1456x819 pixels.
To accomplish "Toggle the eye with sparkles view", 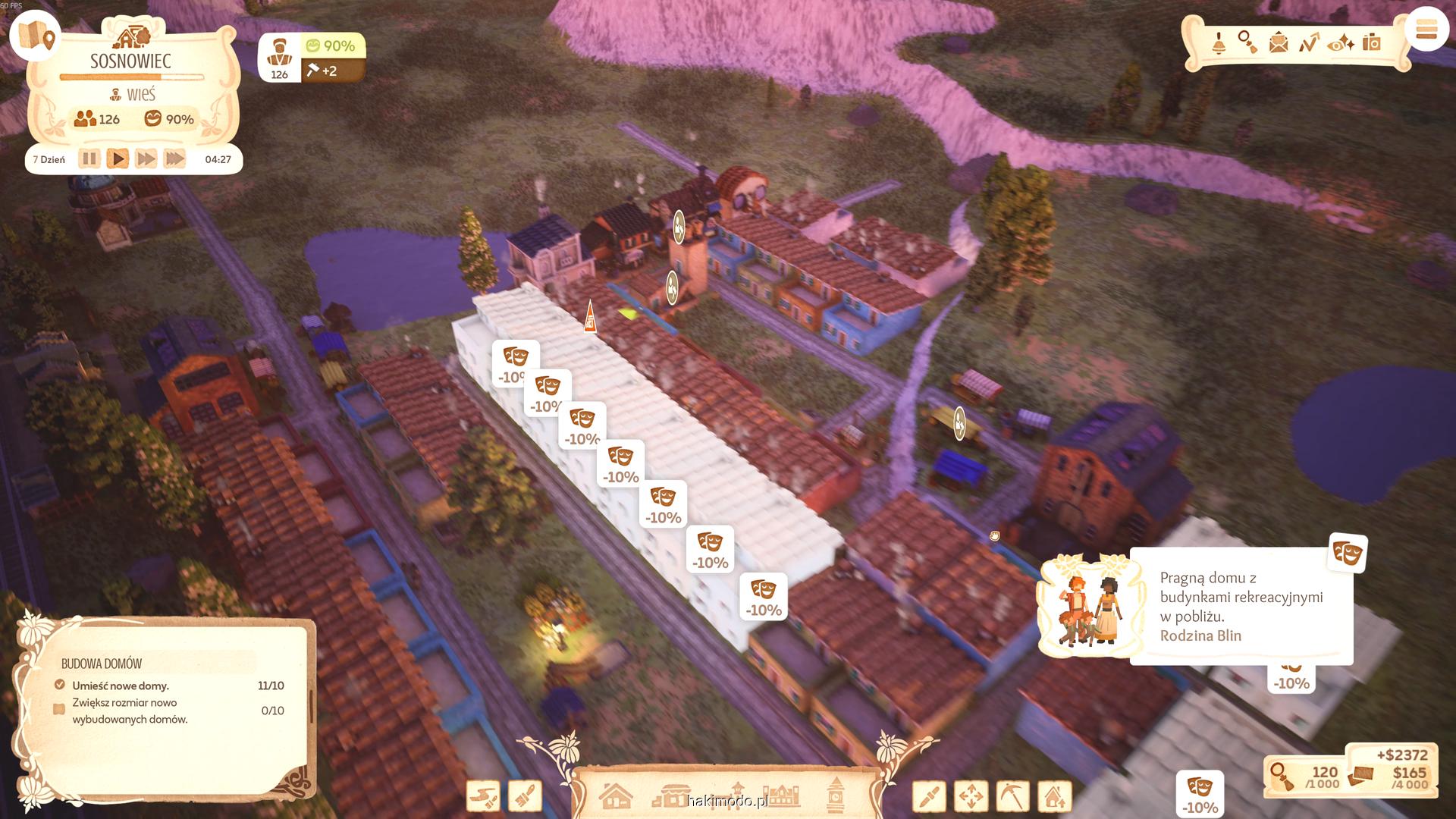I will point(1341,43).
